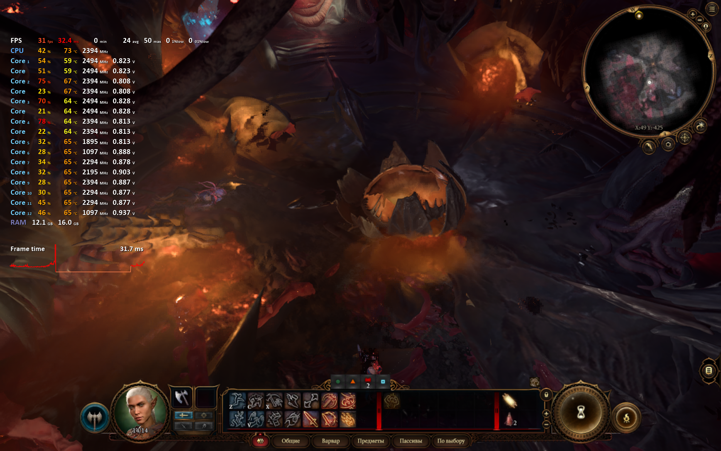Switch to the Общие hotbar tab
Viewport: 721px width, 451px height.
click(290, 441)
